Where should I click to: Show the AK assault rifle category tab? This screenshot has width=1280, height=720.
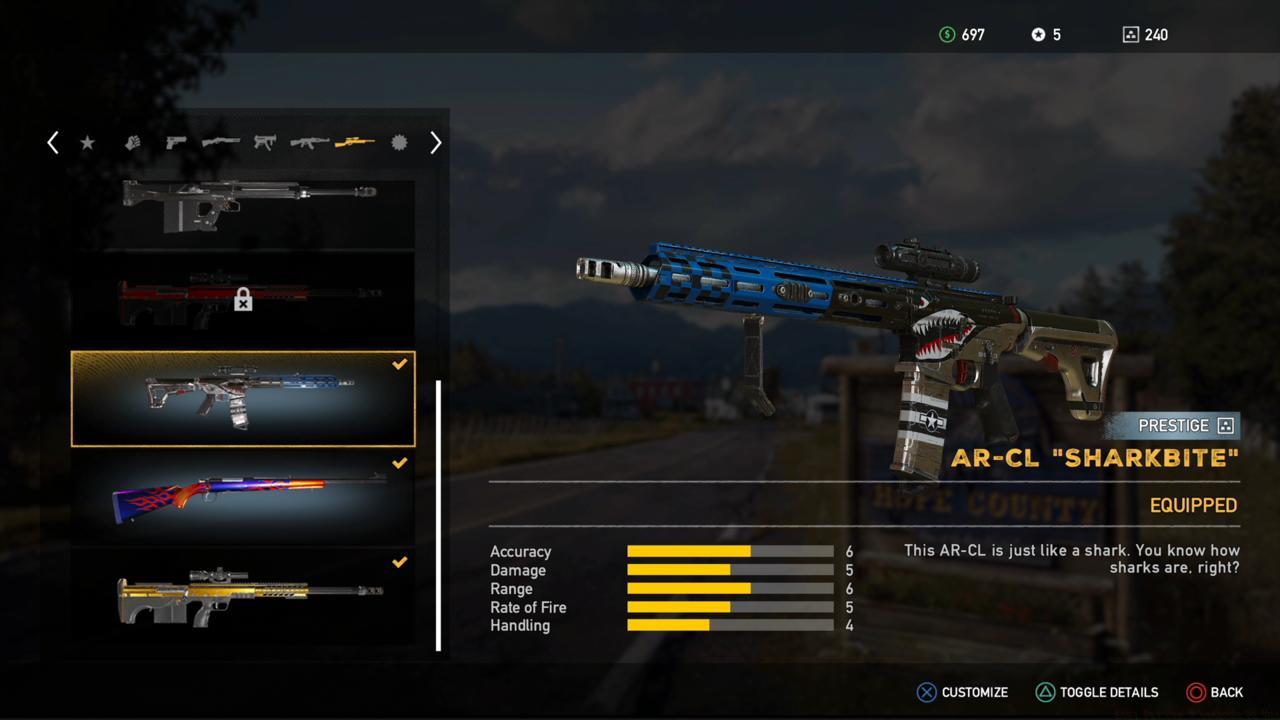(309, 143)
